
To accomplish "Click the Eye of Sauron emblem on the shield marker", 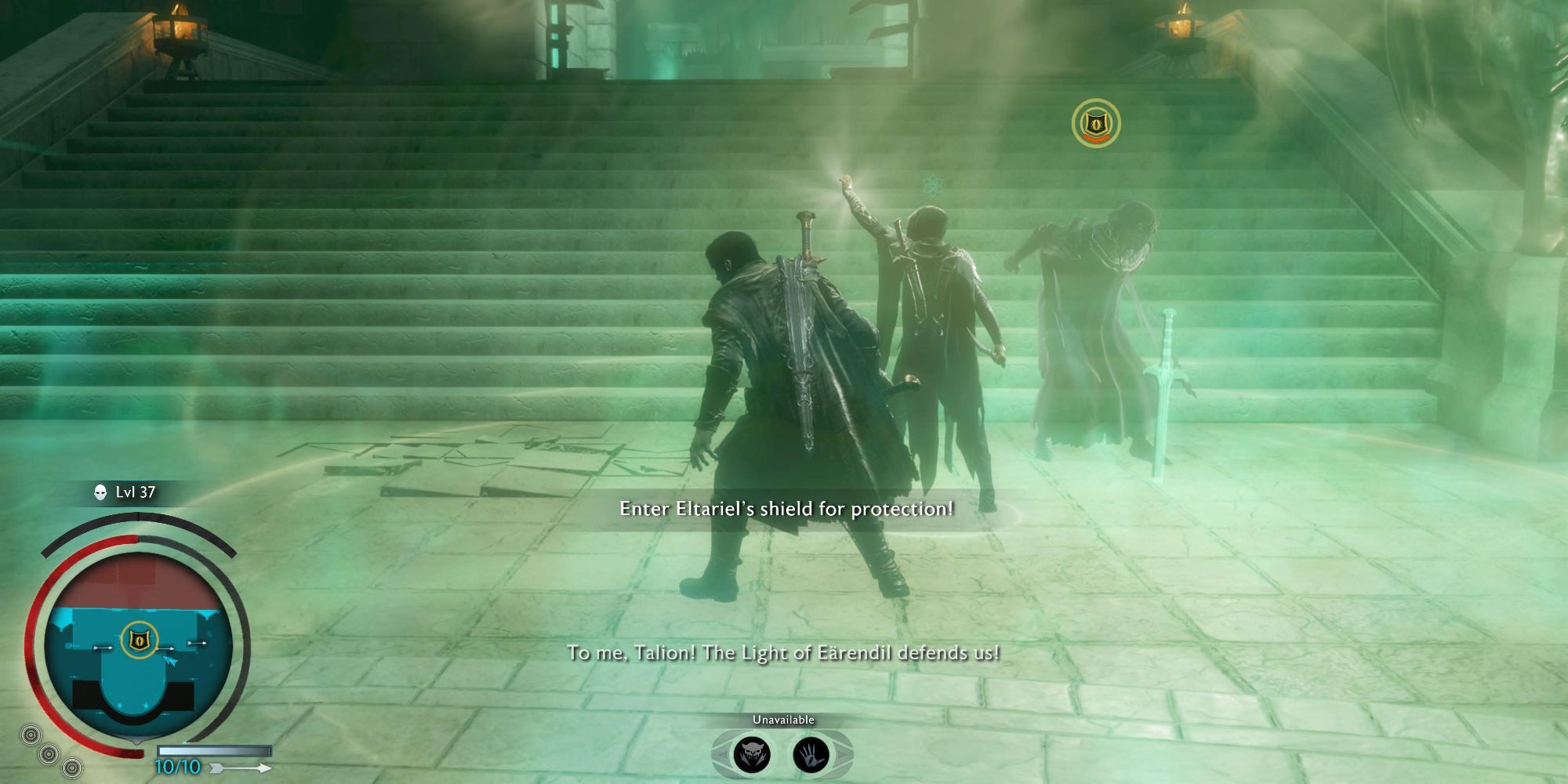I will pyautogui.click(x=1097, y=122).
